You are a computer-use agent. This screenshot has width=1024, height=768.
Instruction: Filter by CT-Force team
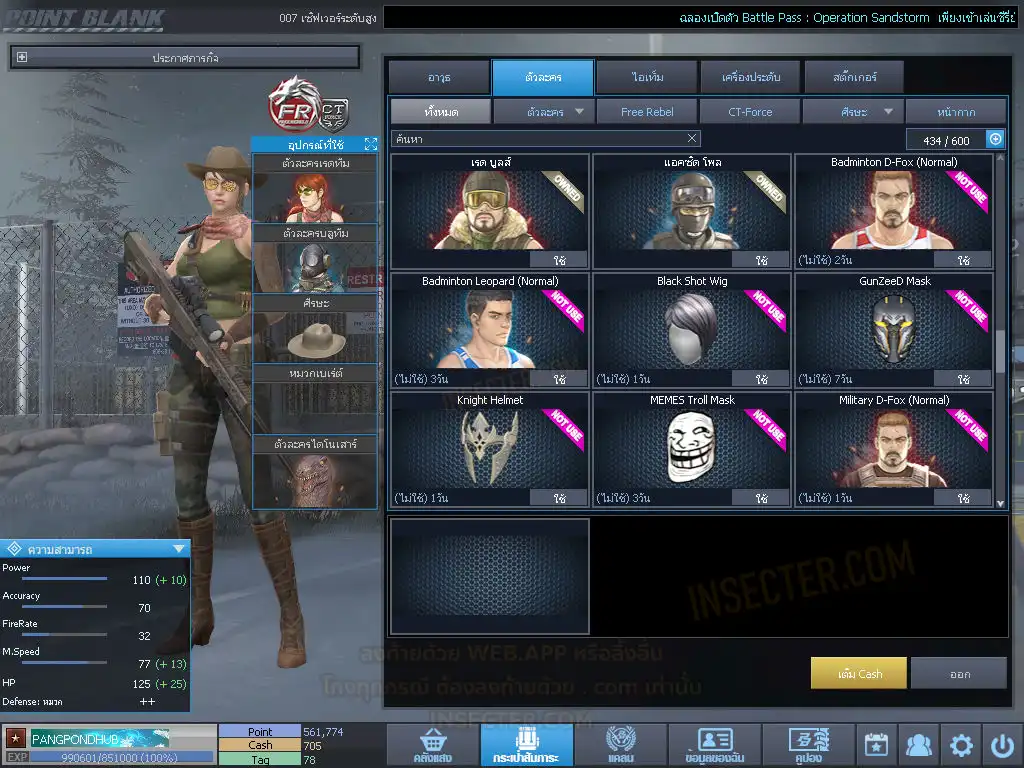(750, 112)
